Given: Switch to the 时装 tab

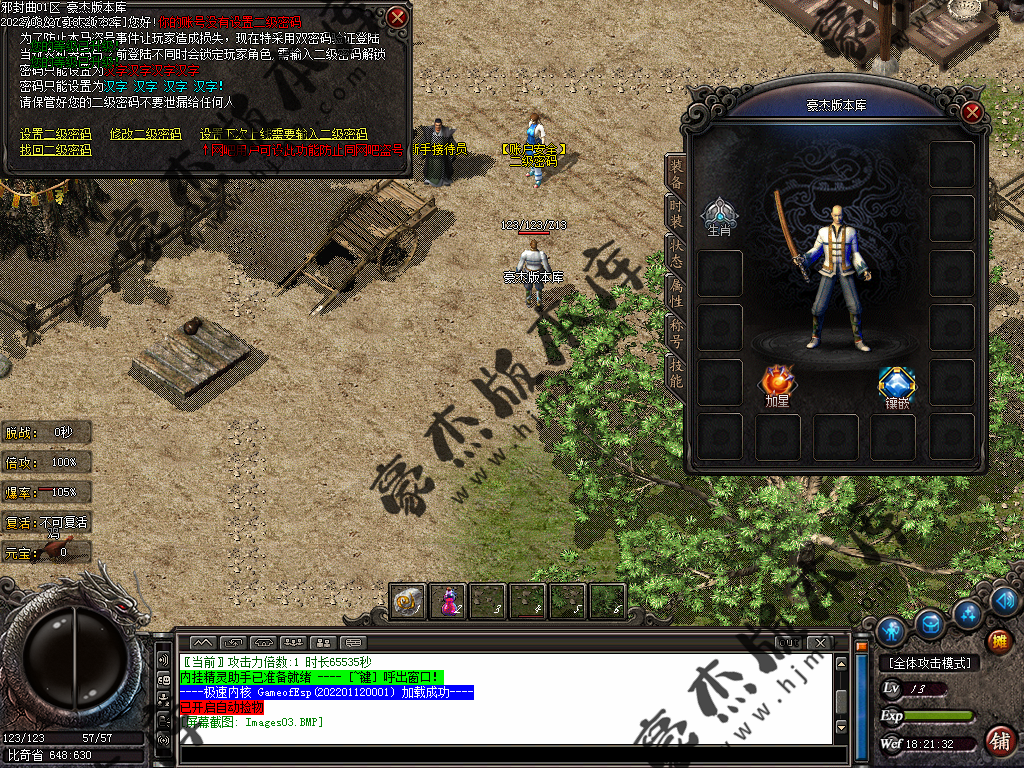Looking at the screenshot, I should pos(676,212).
